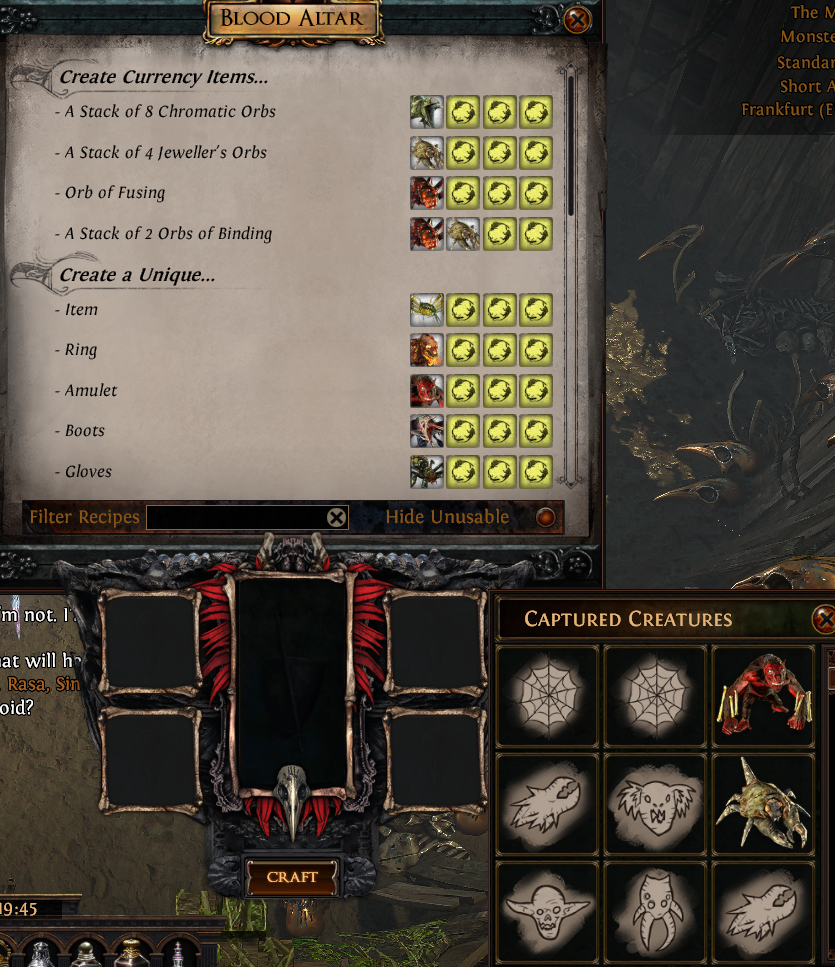Toggle the Hide Unusable option
Viewport: 835px width, 967px height.
[545, 517]
